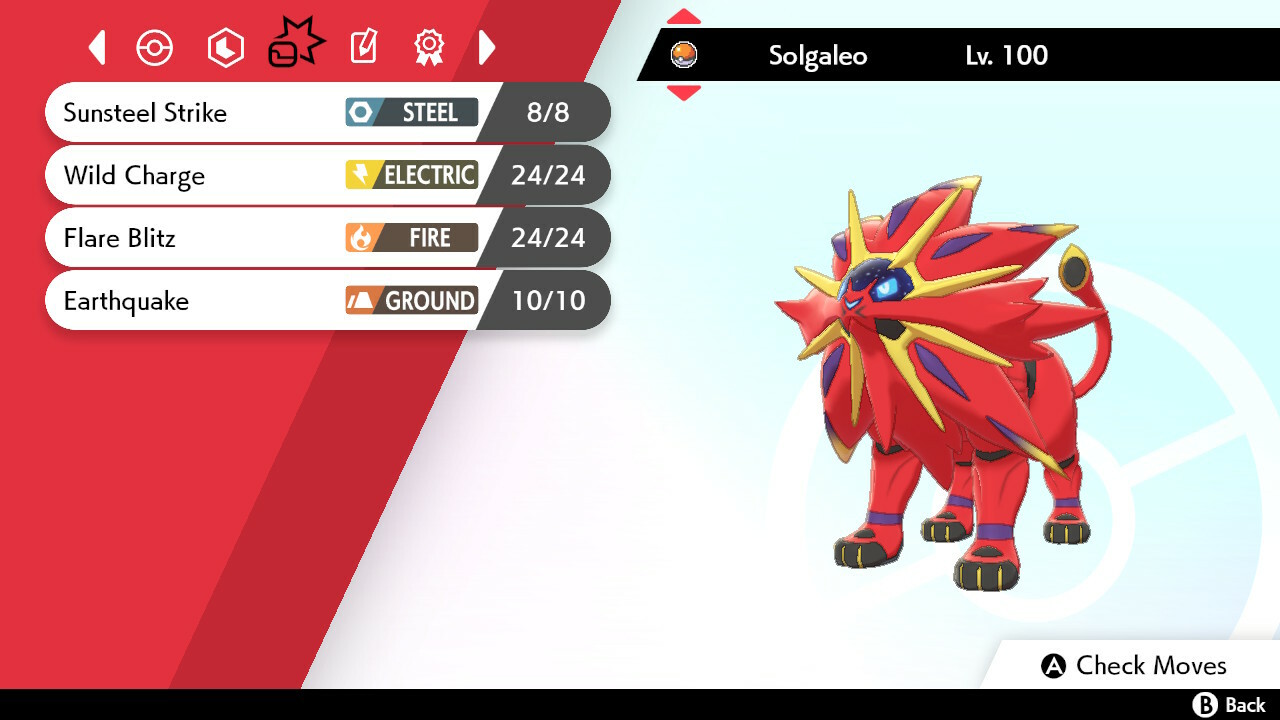Show the previous Pokémon with the up arrow
Screen dimensions: 1280x720
coord(684,17)
